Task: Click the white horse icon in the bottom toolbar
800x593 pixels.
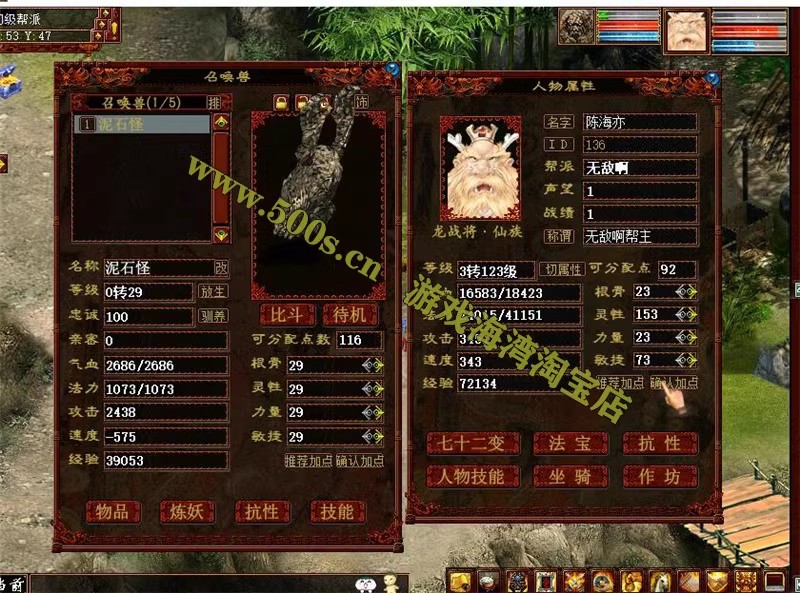Action: coord(661,581)
